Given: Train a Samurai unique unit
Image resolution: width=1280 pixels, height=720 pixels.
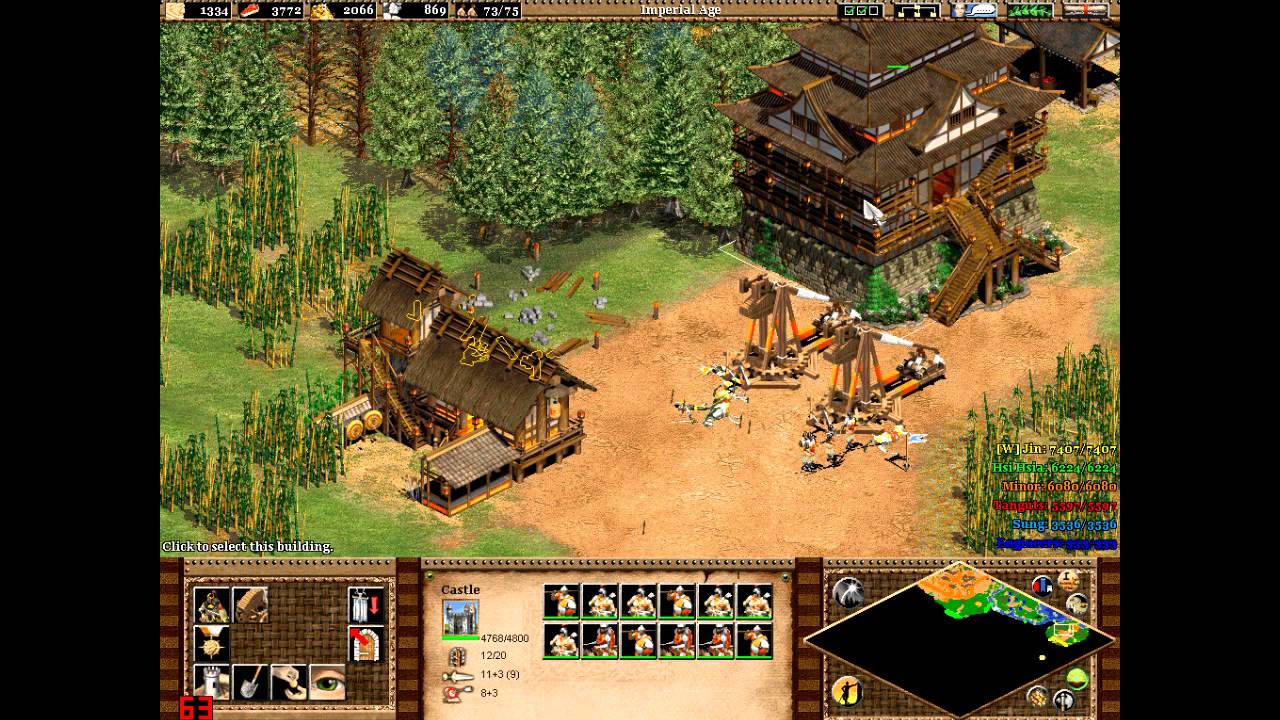Looking at the screenshot, I should tap(212, 605).
